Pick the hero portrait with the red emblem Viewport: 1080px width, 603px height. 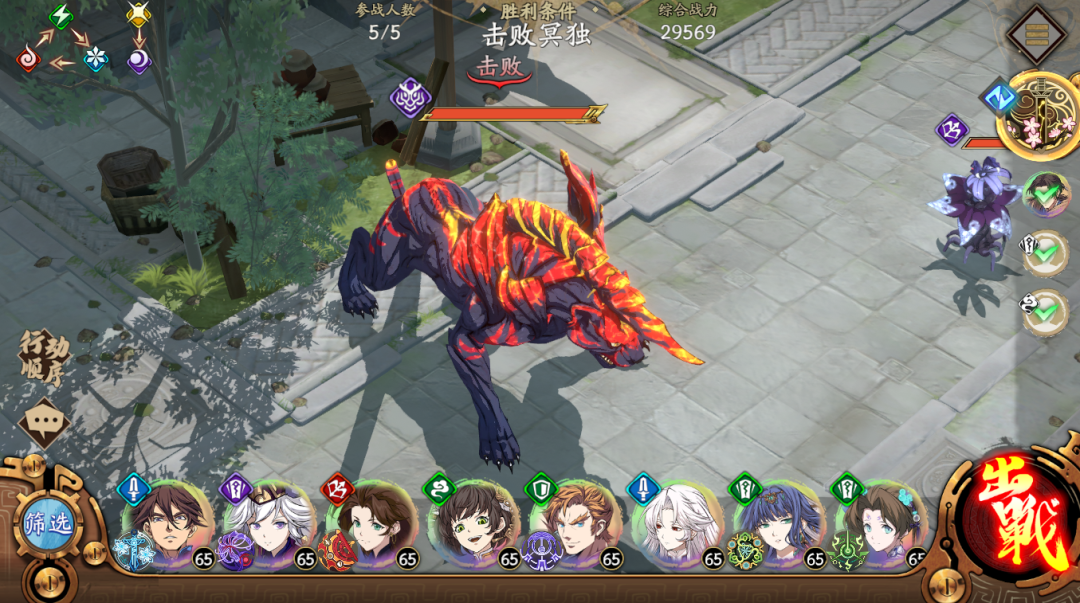click(371, 525)
